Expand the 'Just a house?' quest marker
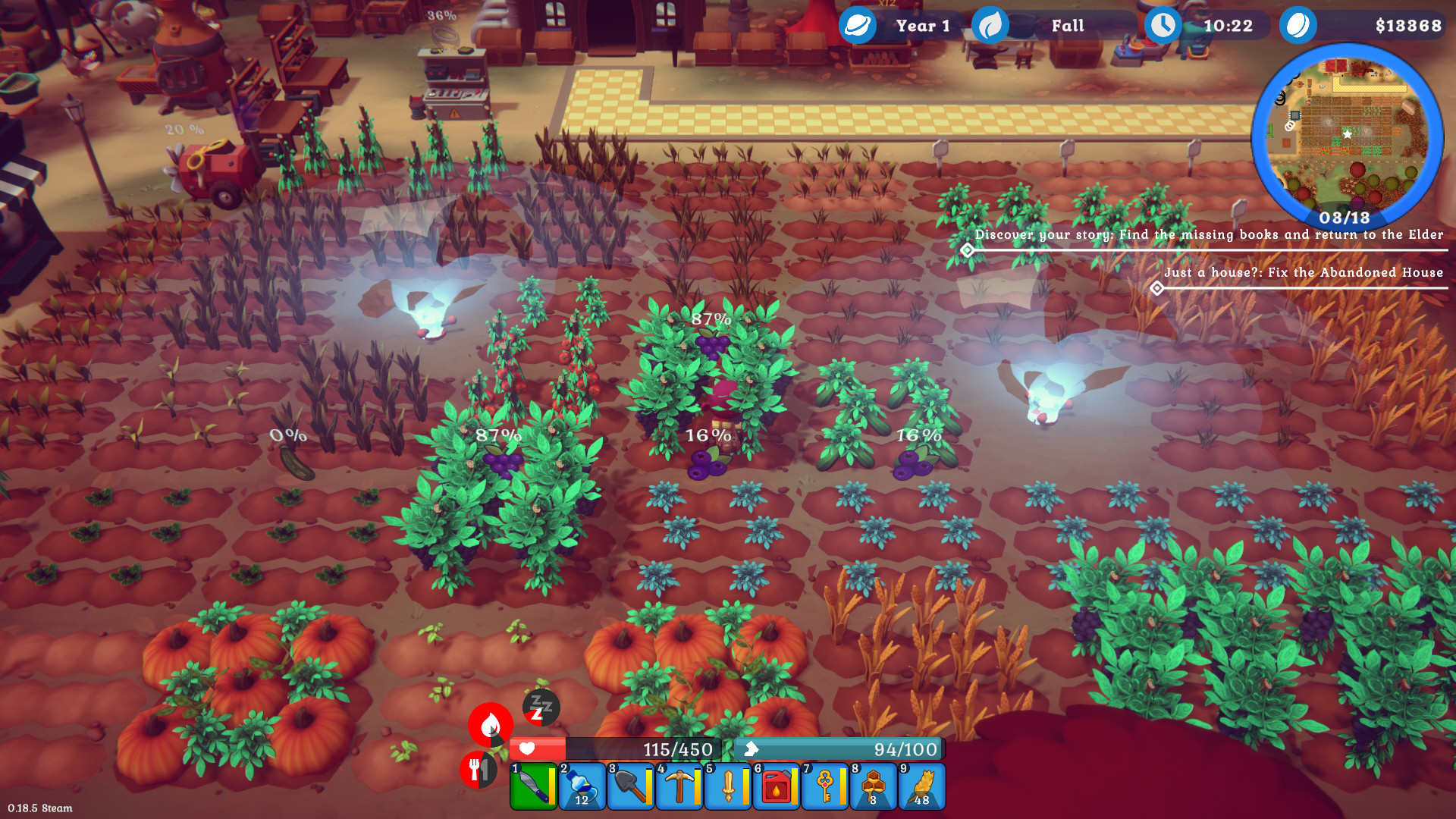Image resolution: width=1456 pixels, height=819 pixels. point(1157,288)
